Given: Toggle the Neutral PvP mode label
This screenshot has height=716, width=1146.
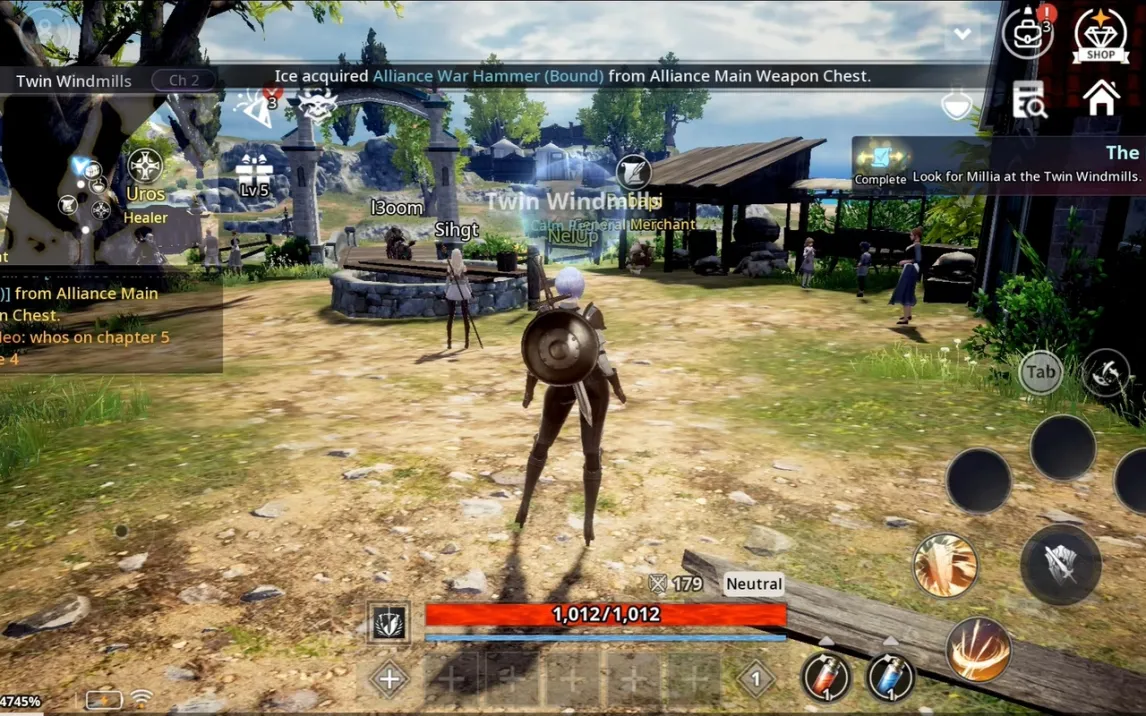Looking at the screenshot, I should [x=754, y=584].
